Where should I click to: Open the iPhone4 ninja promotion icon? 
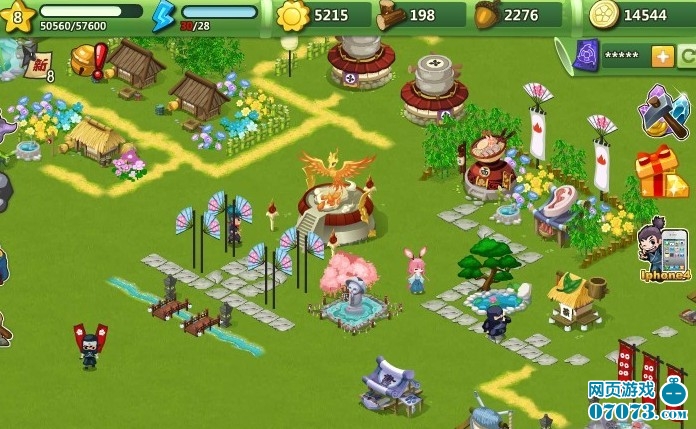(x=665, y=248)
